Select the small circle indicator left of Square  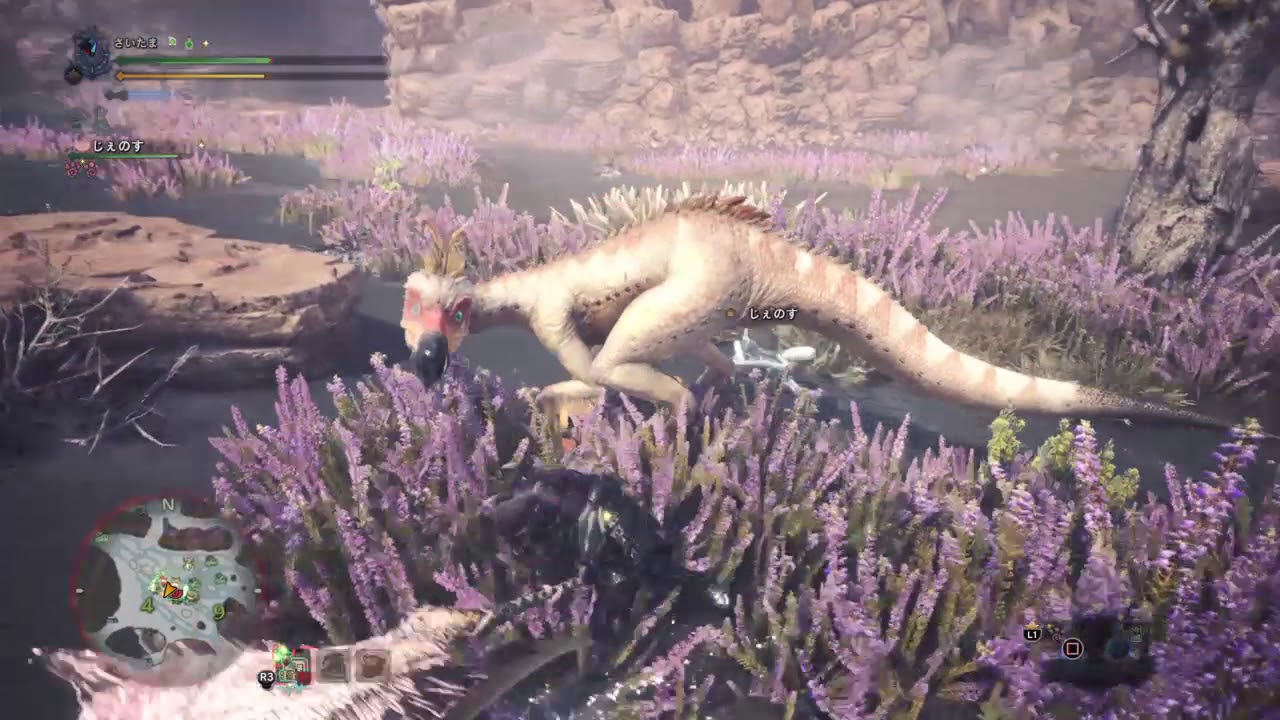(x=1057, y=638)
